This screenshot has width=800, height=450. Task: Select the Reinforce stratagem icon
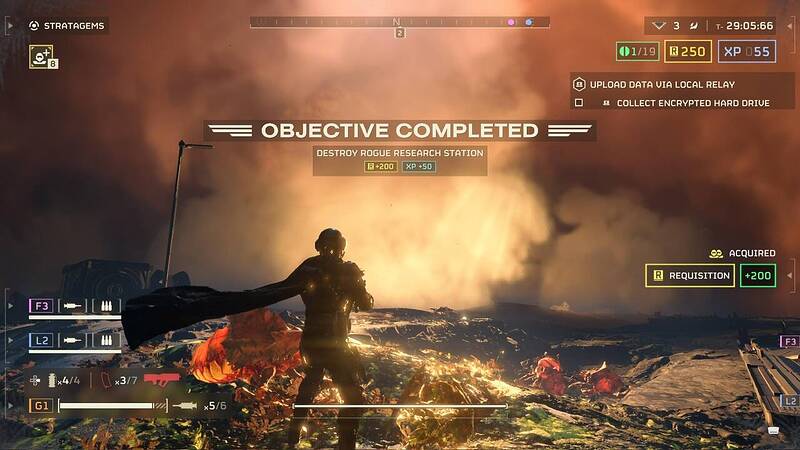pyautogui.click(x=42, y=55)
